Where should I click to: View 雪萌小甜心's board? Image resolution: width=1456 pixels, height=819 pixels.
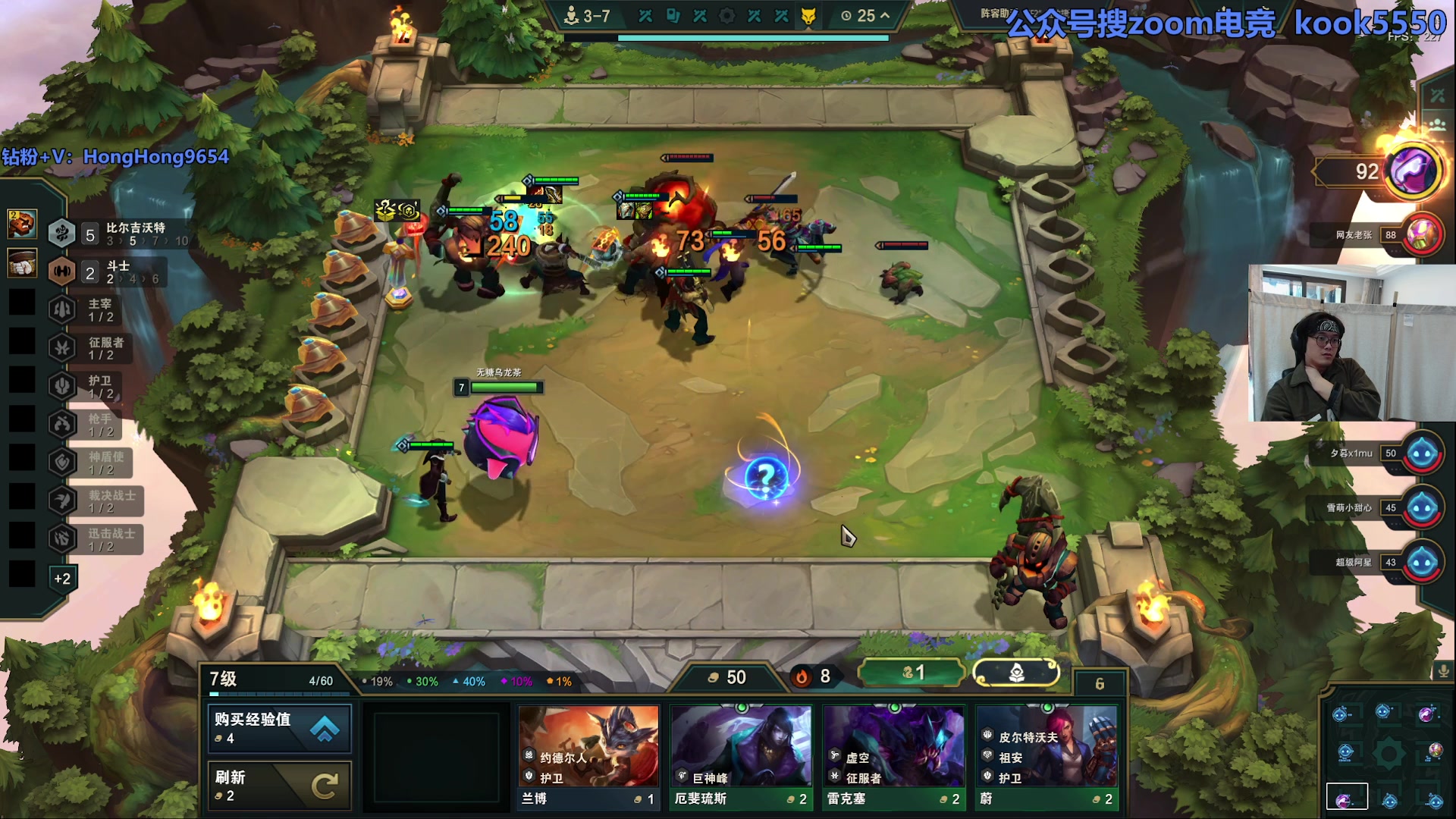pos(1423,508)
